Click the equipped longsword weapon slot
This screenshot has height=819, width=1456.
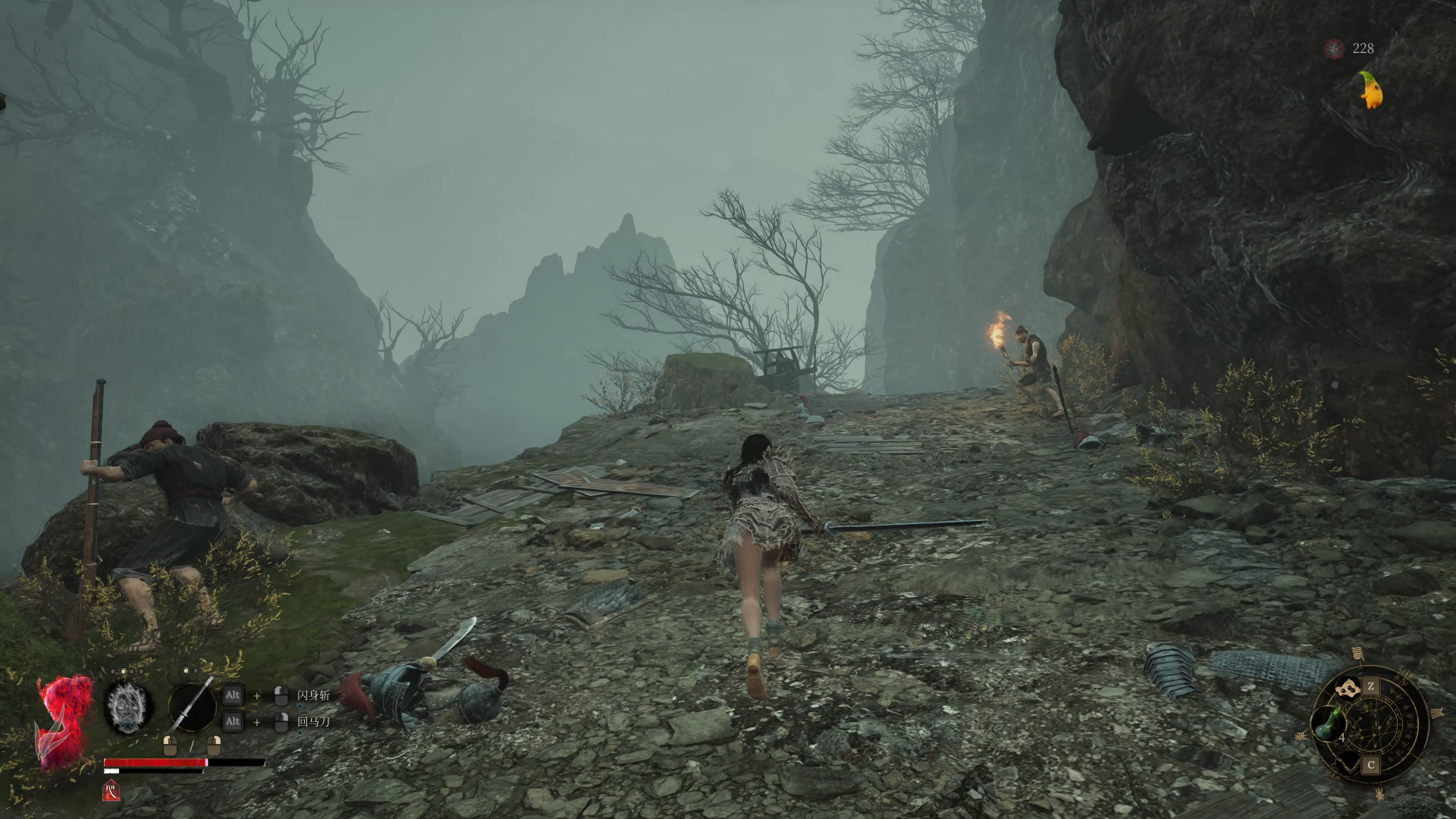[x=192, y=706]
